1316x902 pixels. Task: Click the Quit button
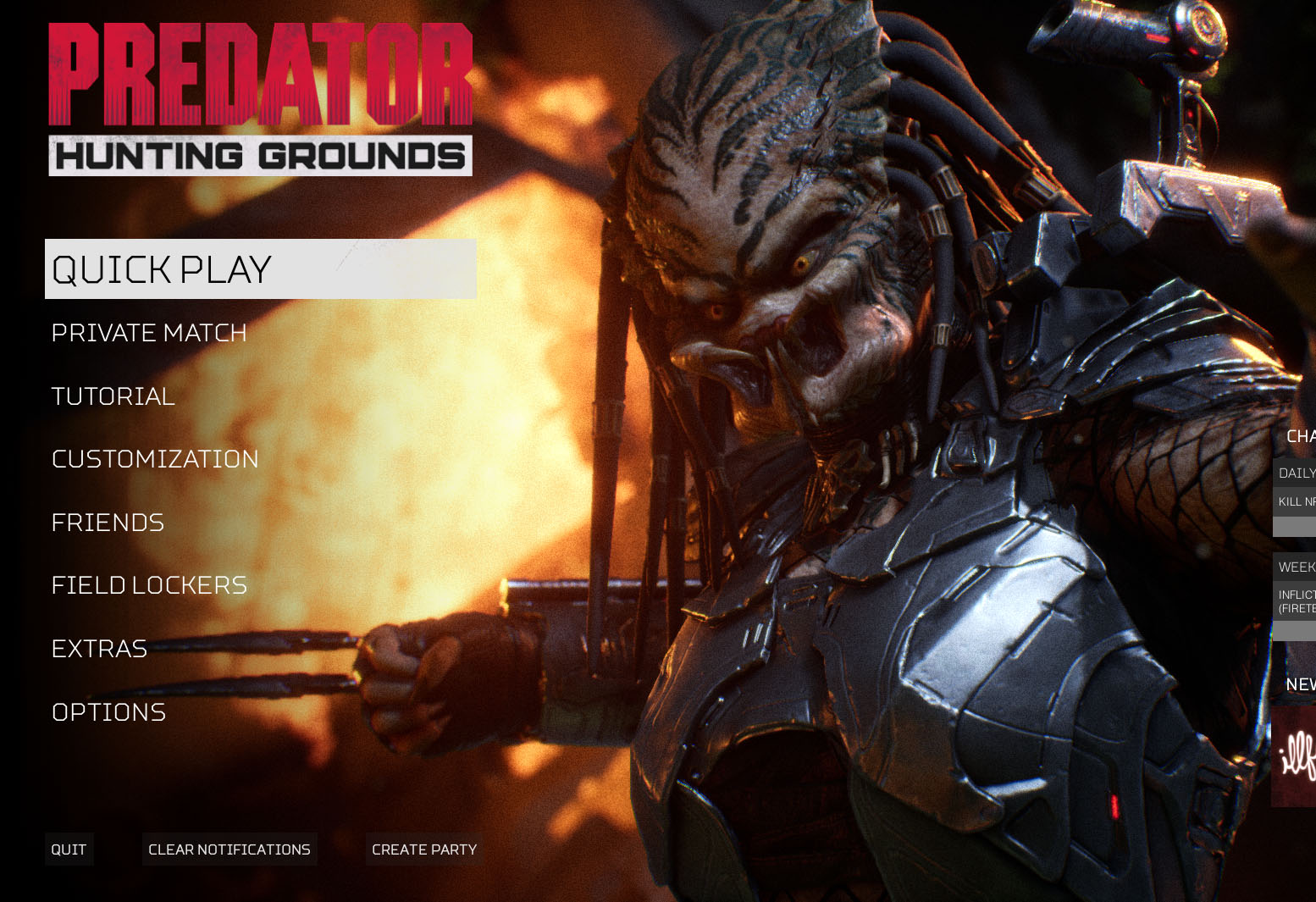point(69,849)
